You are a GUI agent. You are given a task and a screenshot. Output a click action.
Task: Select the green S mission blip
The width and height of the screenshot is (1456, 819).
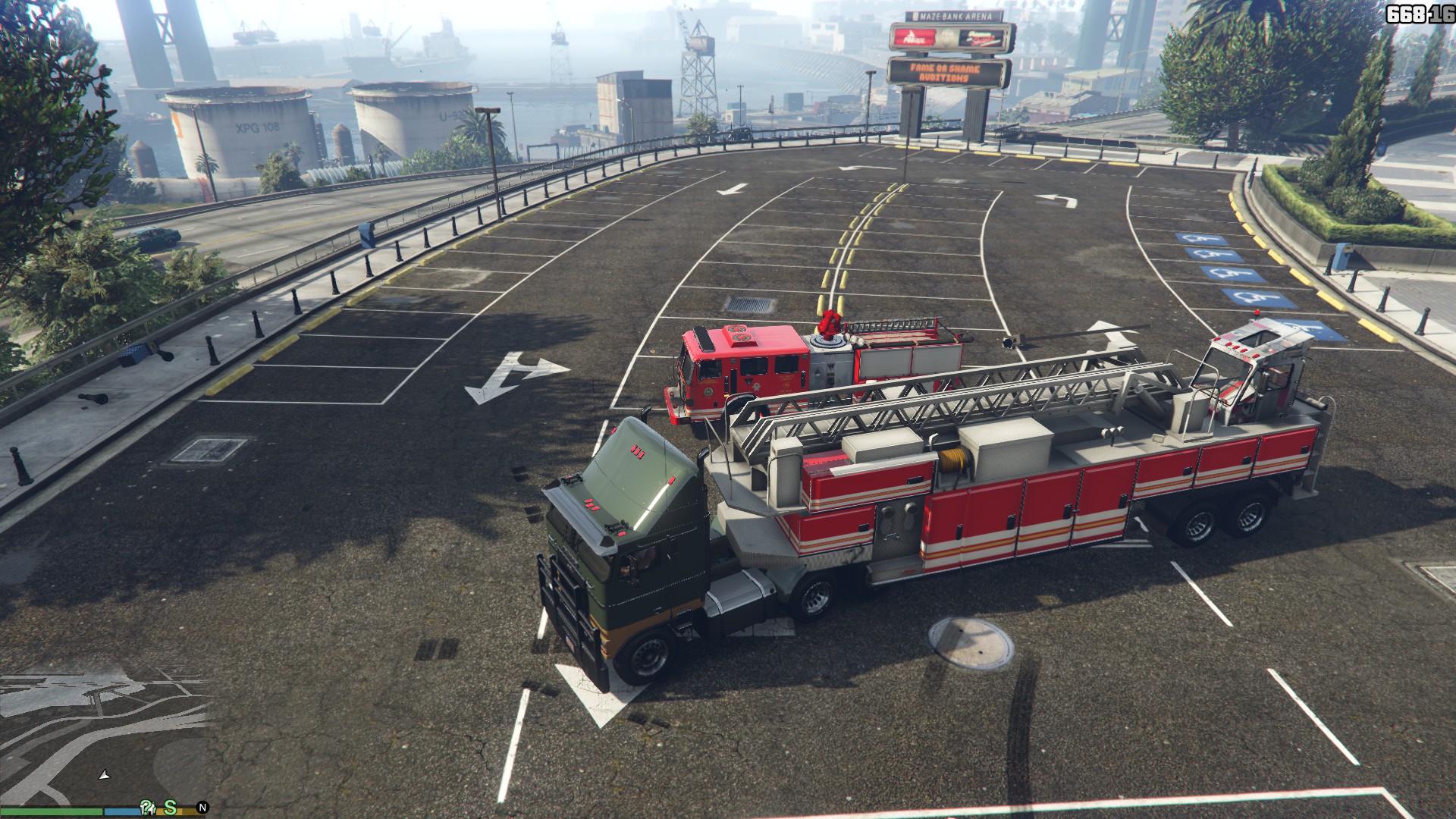[171, 808]
